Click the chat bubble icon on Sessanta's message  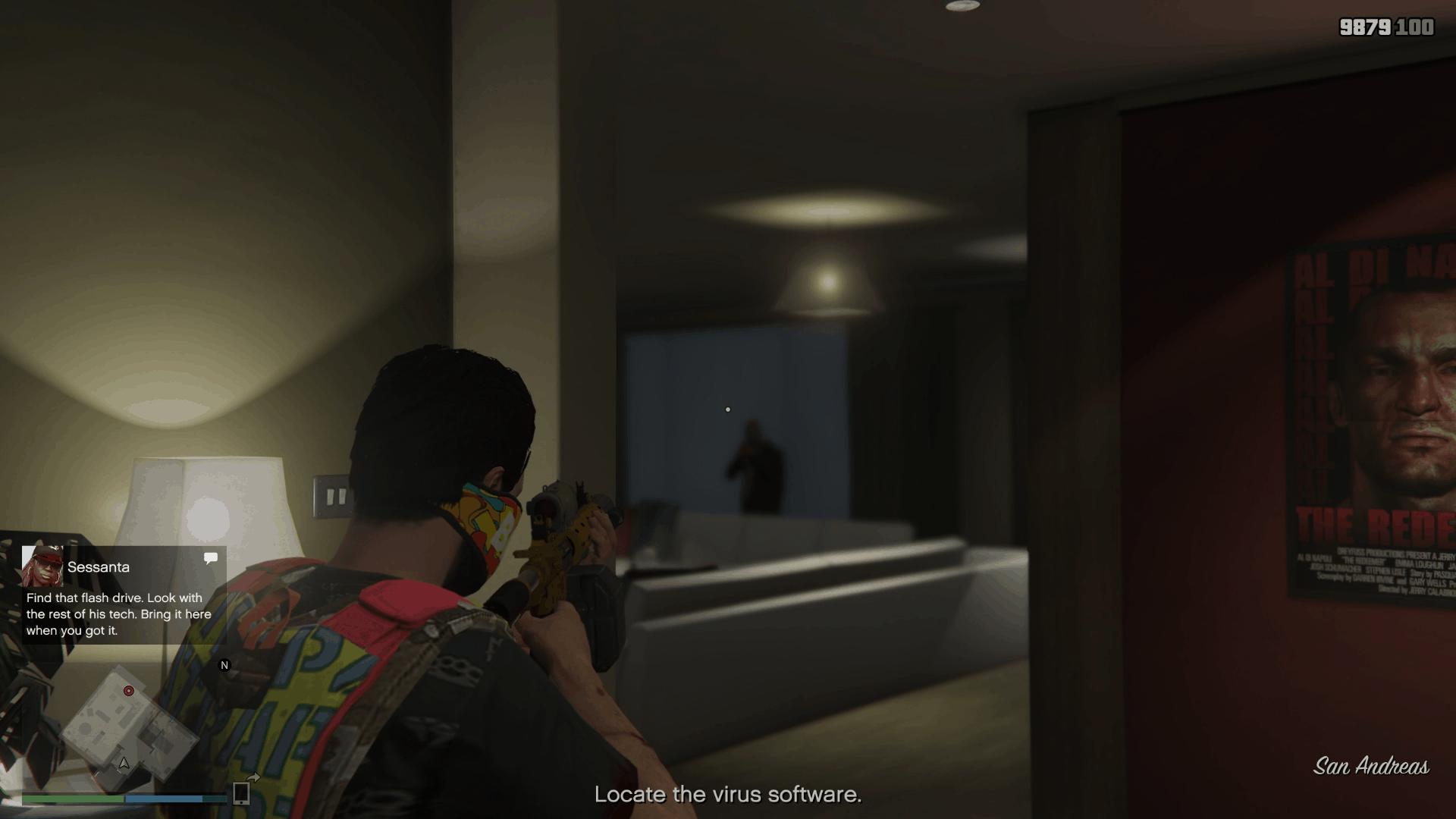point(210,558)
